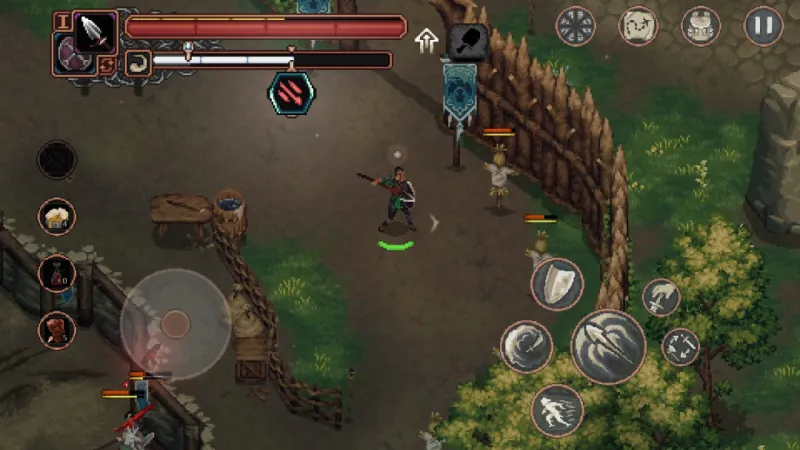Pause the game
This screenshot has height=450, width=800.
tap(763, 25)
